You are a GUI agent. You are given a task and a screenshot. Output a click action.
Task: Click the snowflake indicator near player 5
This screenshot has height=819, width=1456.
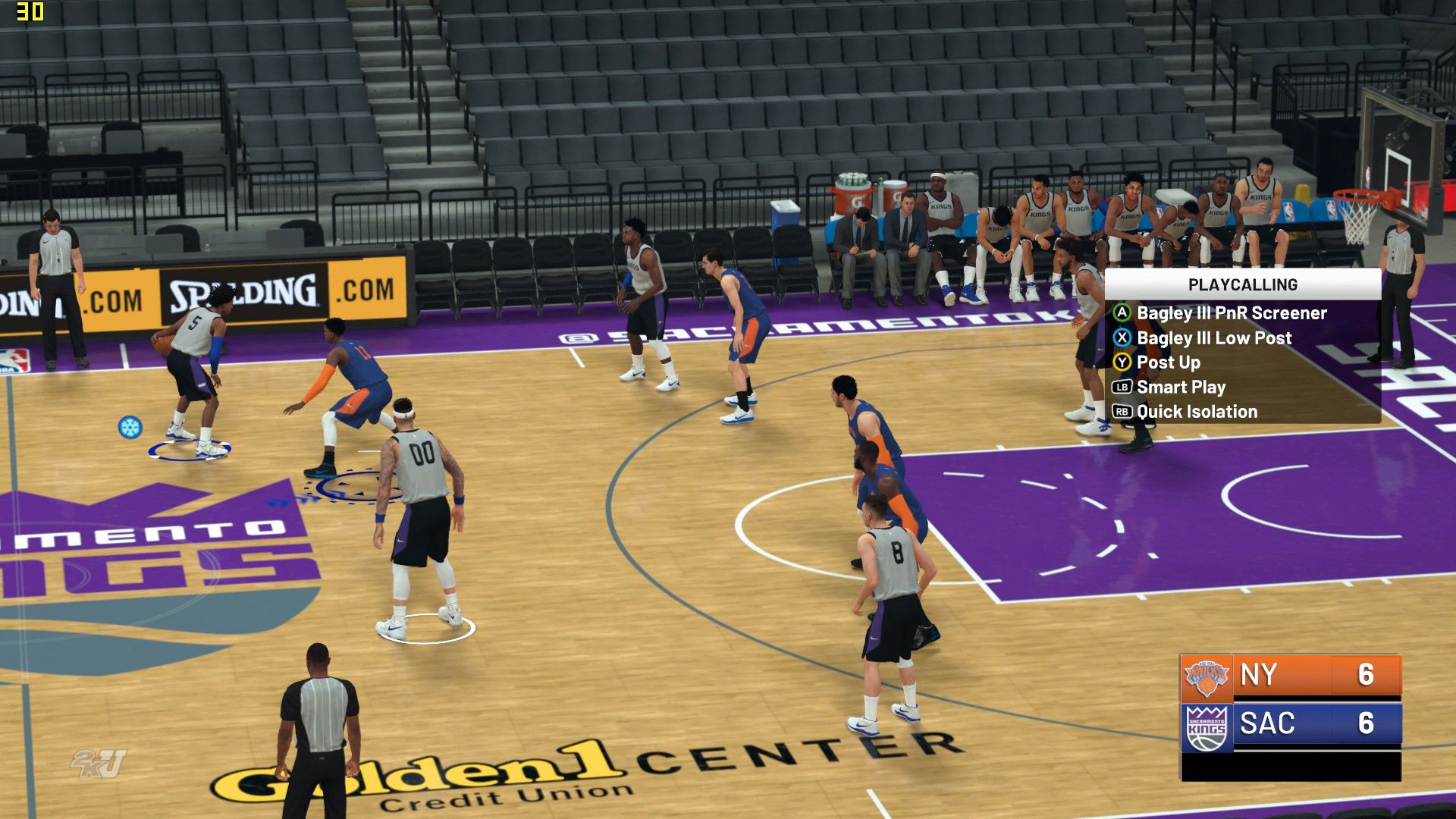pos(131,427)
